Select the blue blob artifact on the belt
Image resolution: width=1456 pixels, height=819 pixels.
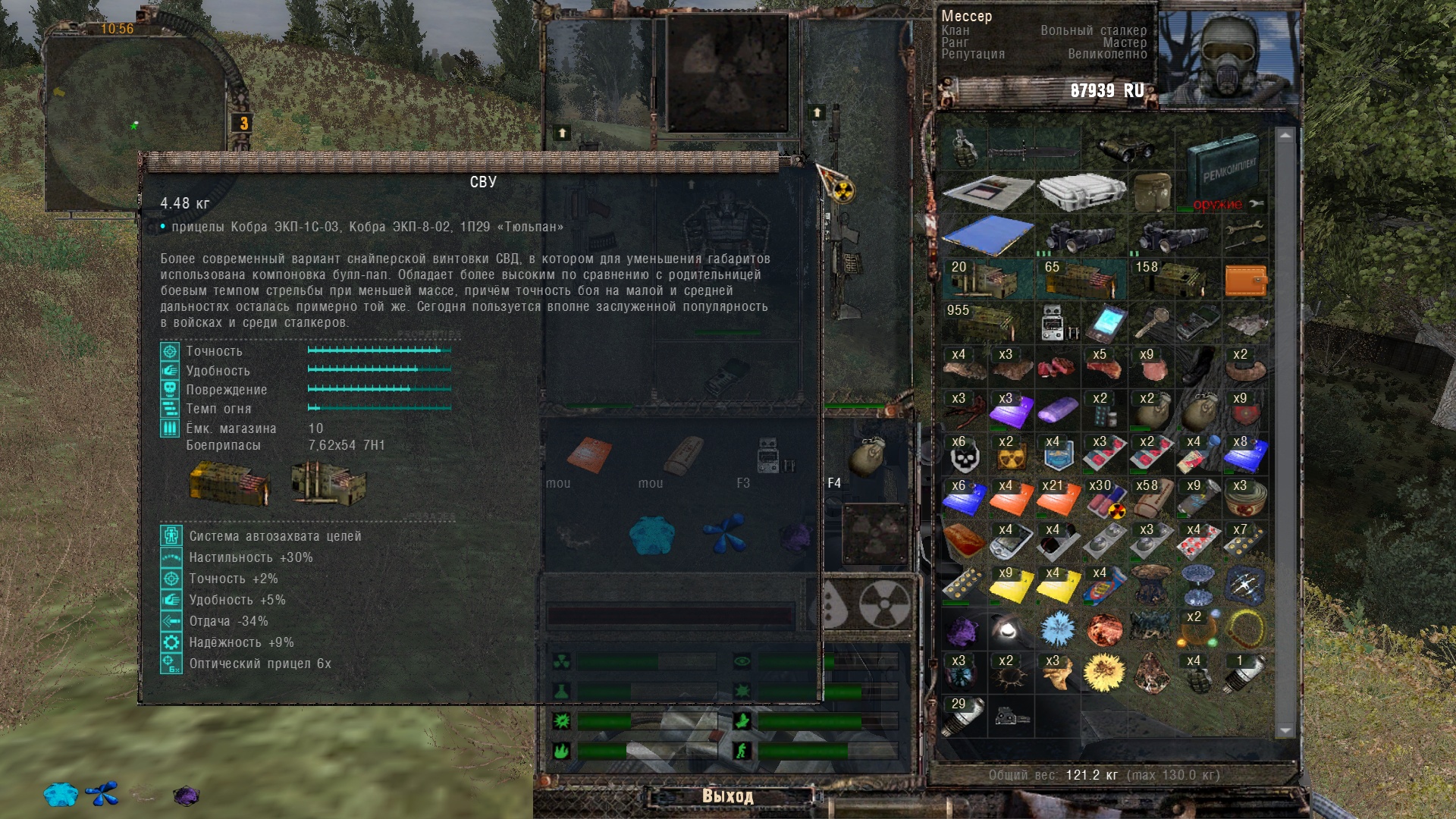[651, 535]
